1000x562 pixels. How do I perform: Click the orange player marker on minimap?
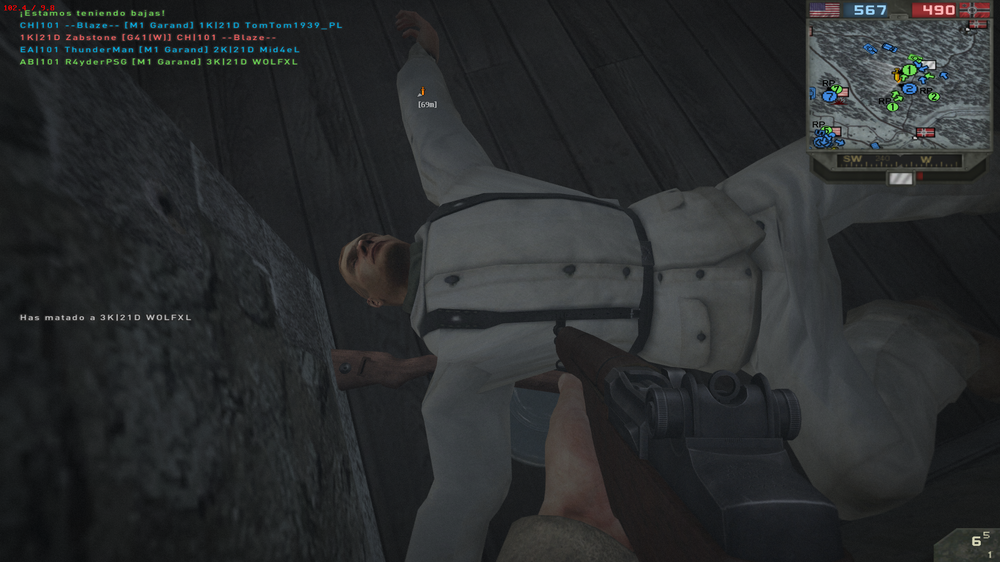pyautogui.click(x=897, y=75)
